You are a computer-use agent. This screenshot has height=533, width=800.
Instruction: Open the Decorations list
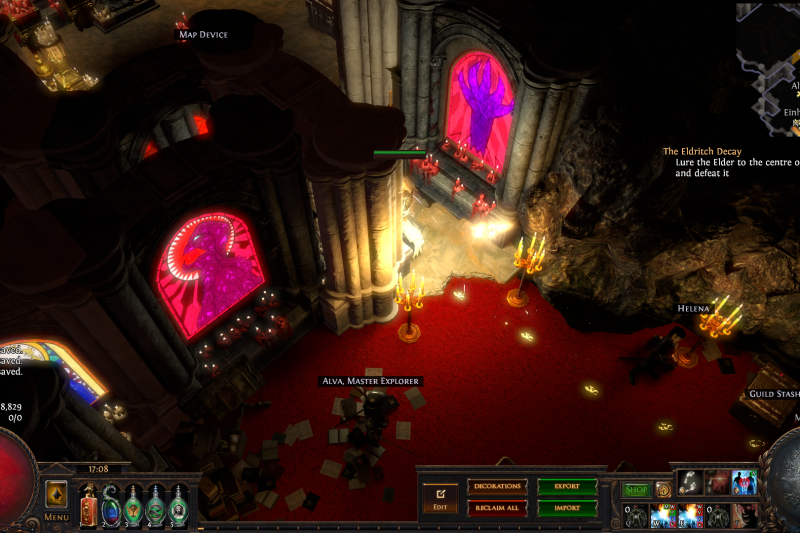tap(497, 487)
